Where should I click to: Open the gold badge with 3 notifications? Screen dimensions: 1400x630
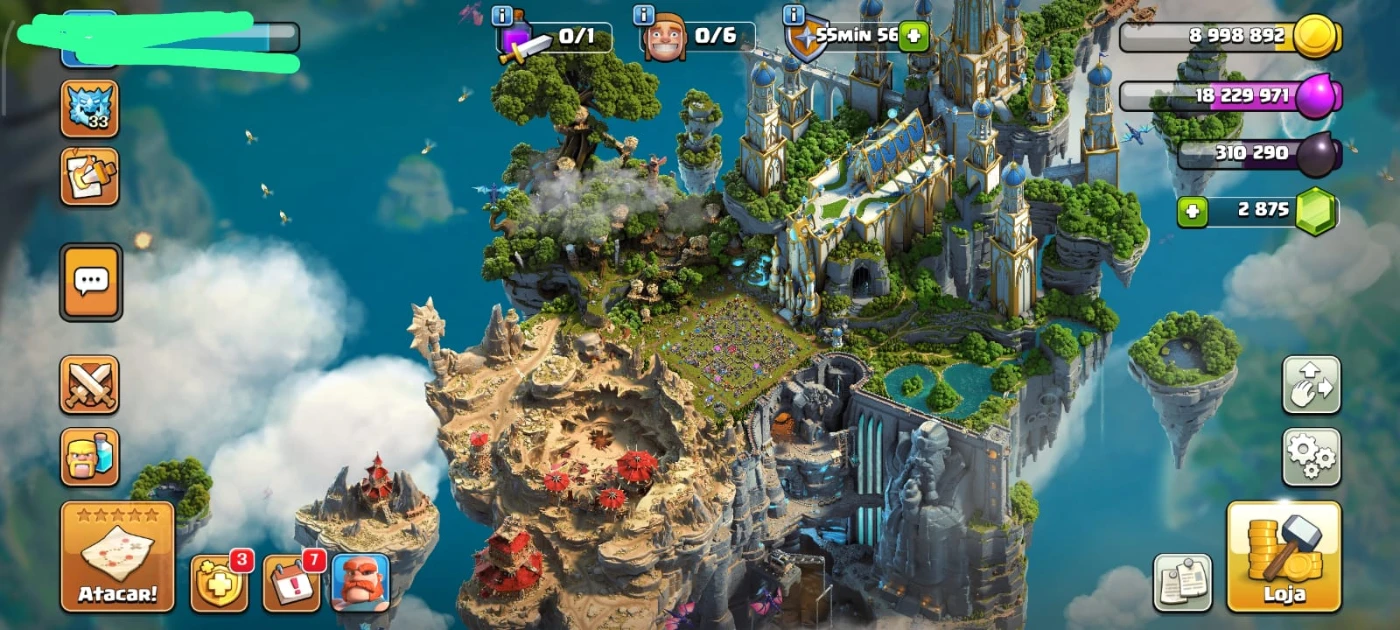point(219,582)
